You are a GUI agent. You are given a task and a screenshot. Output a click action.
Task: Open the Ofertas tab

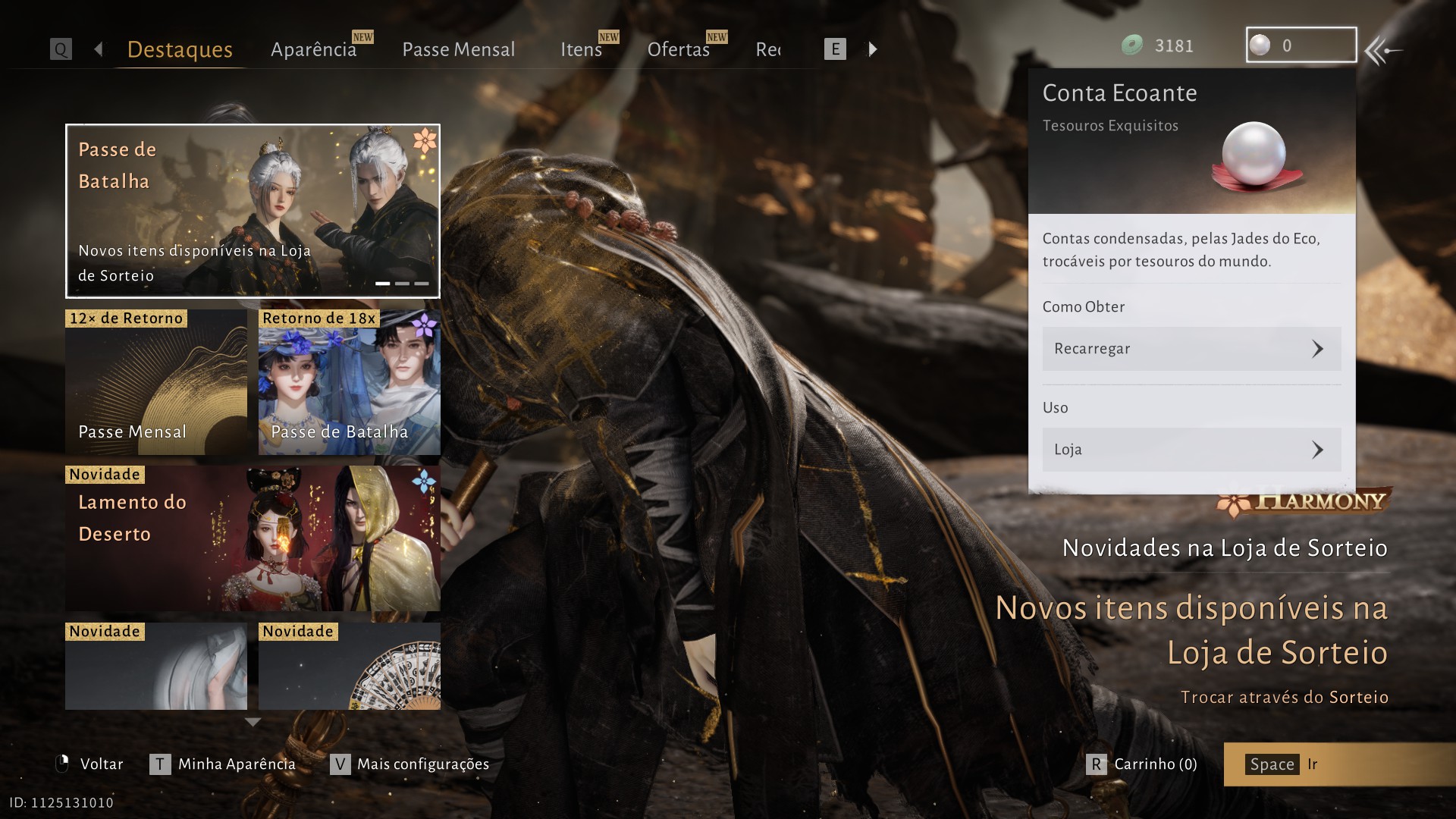tap(678, 49)
